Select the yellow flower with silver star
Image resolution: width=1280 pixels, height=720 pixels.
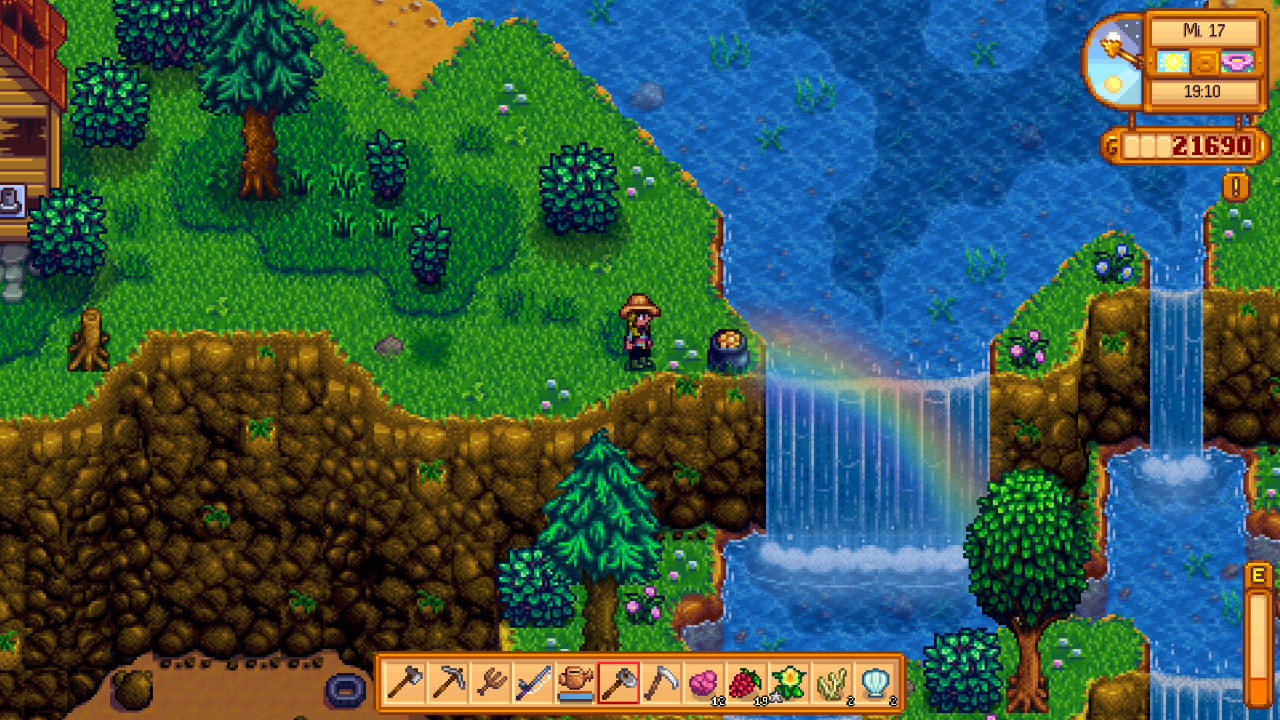(790, 683)
